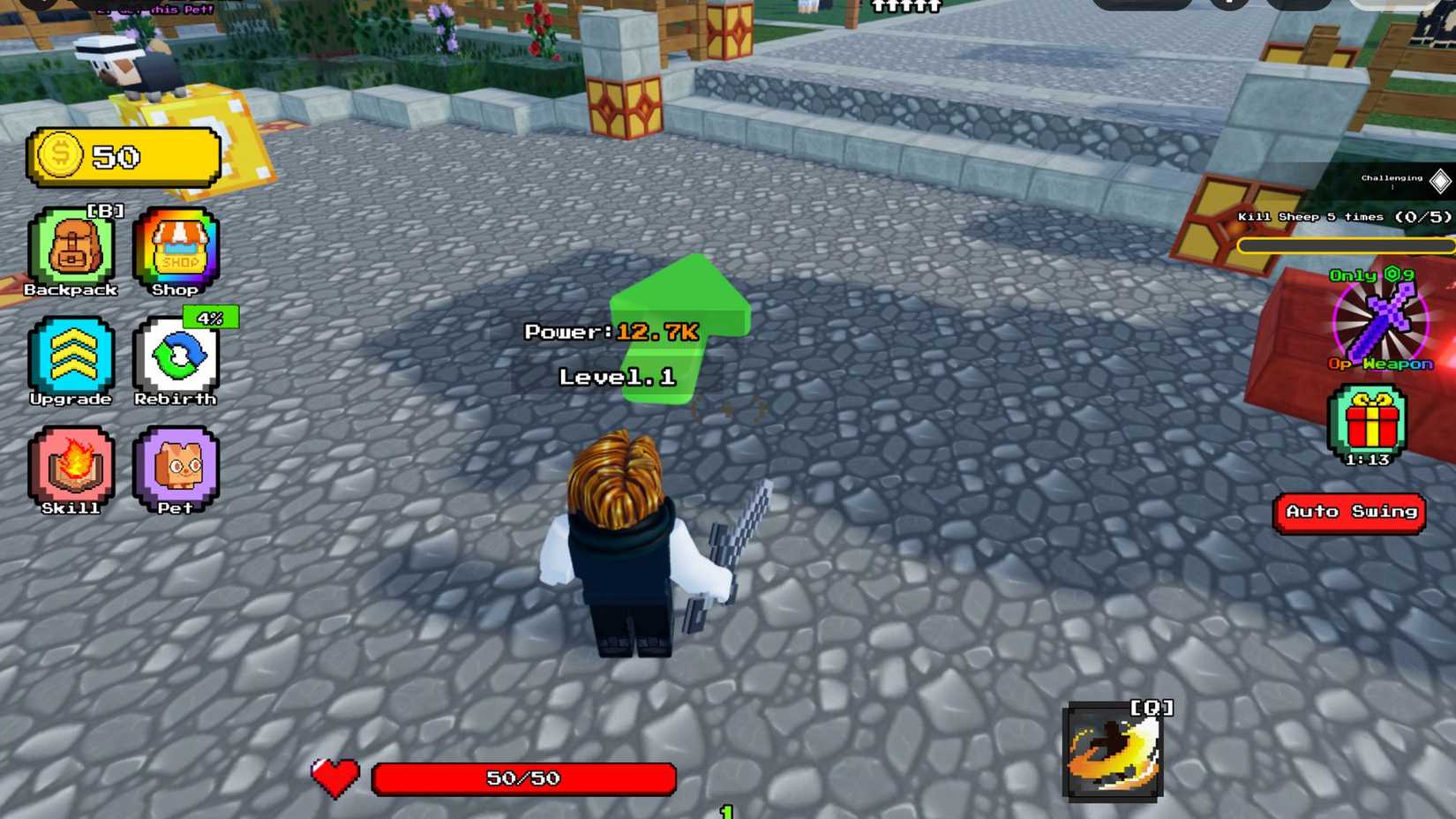
Task: Click the heart icon beside the health bar
Action: [x=334, y=778]
